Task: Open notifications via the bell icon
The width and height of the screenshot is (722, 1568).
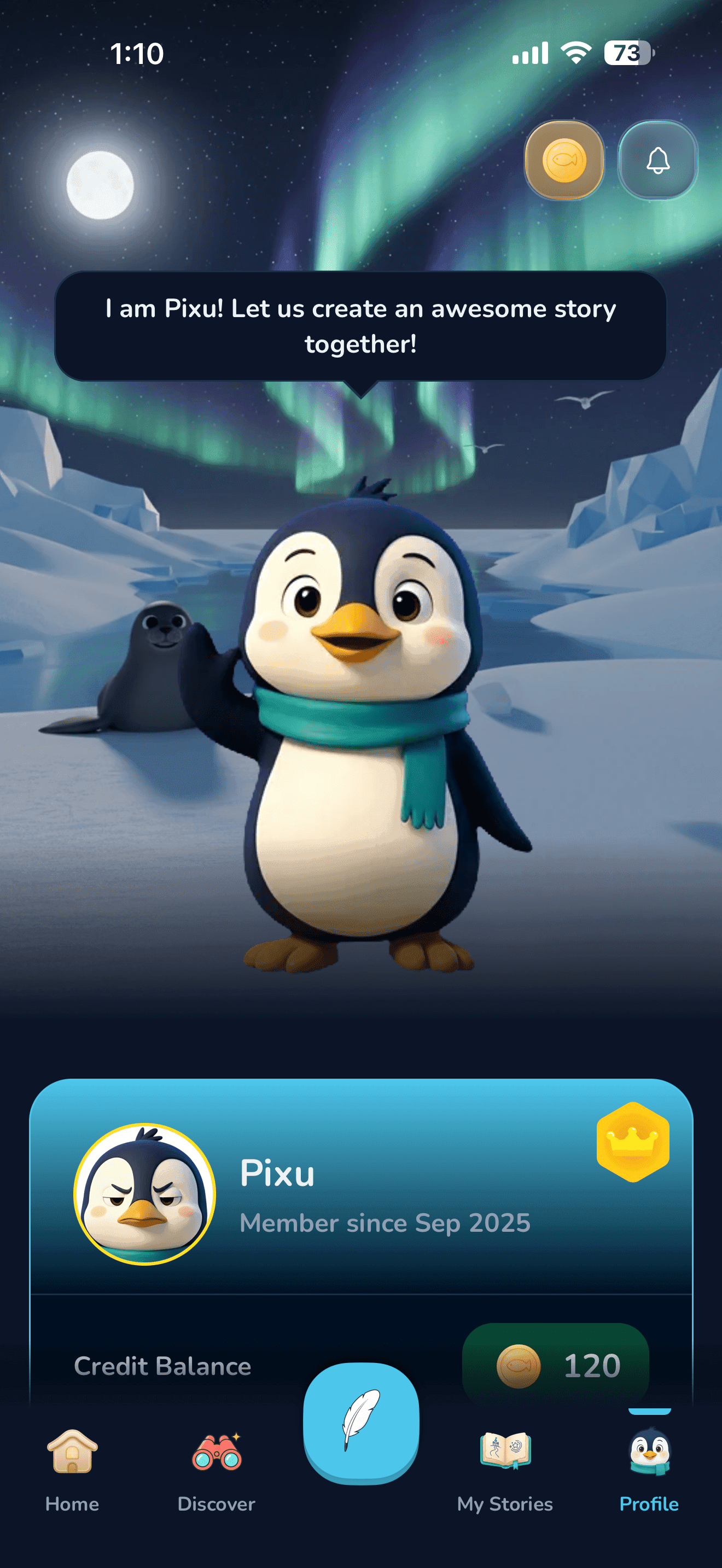Action: coord(658,161)
